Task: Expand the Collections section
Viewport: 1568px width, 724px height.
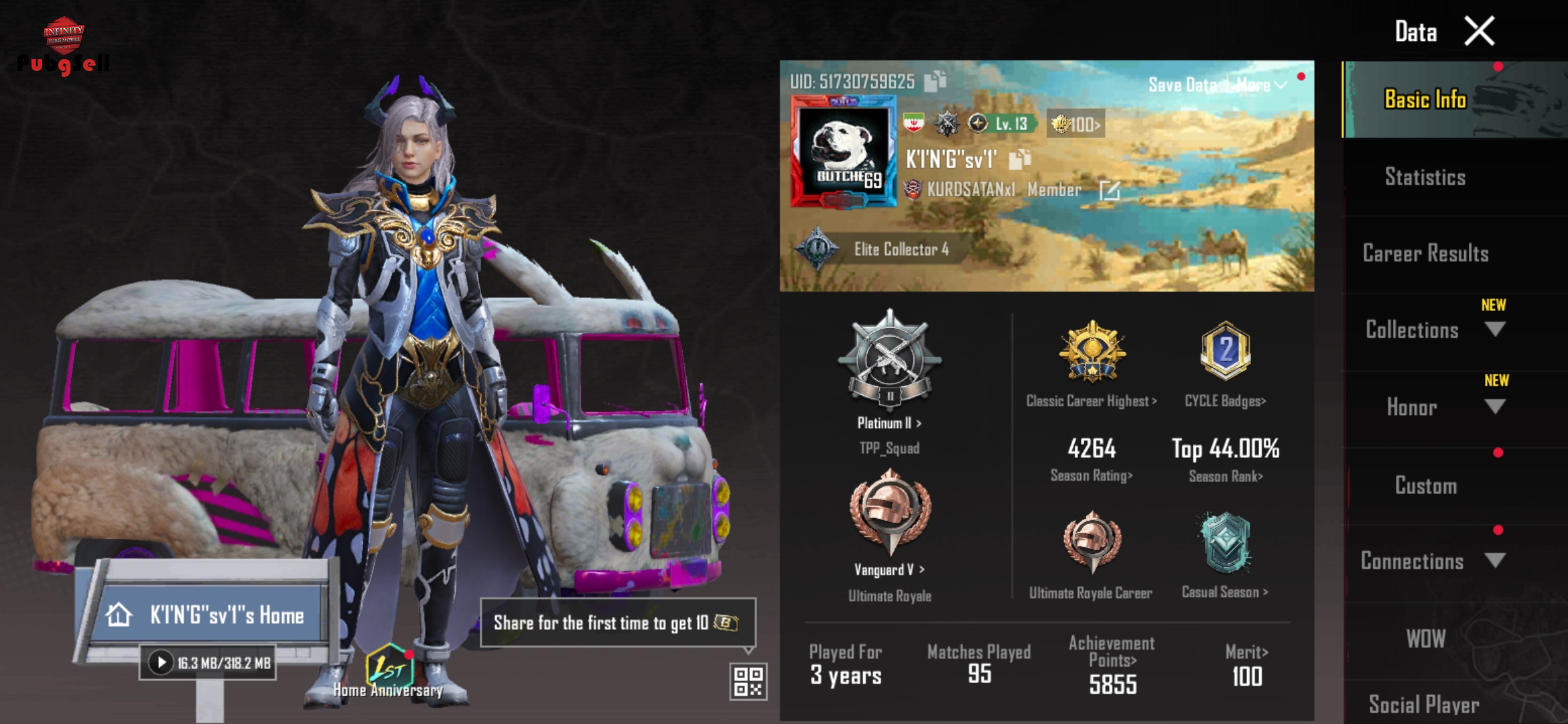Action: click(1494, 329)
